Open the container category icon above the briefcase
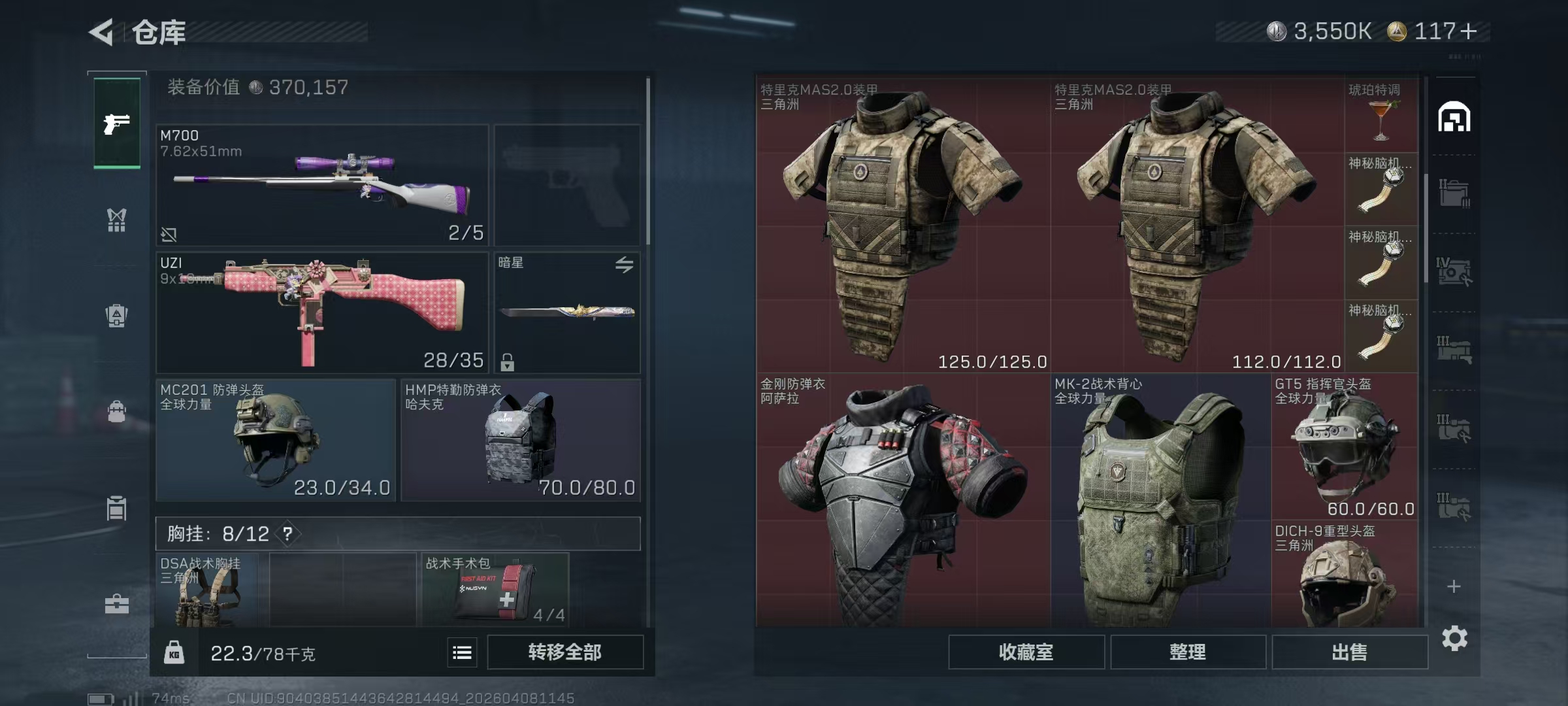1568x706 pixels. click(116, 509)
